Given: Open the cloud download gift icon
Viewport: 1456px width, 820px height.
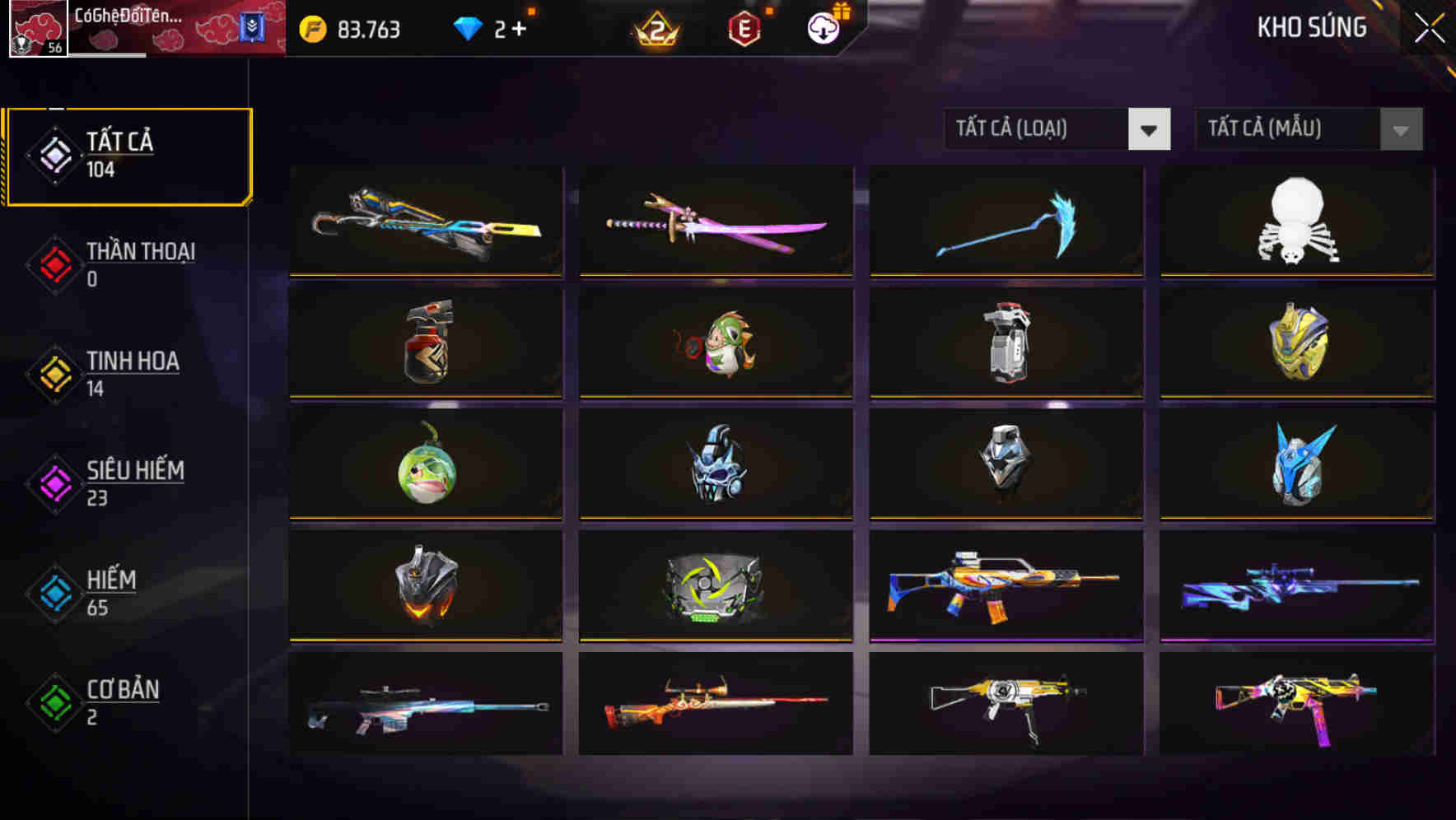Looking at the screenshot, I should click(x=821, y=29).
